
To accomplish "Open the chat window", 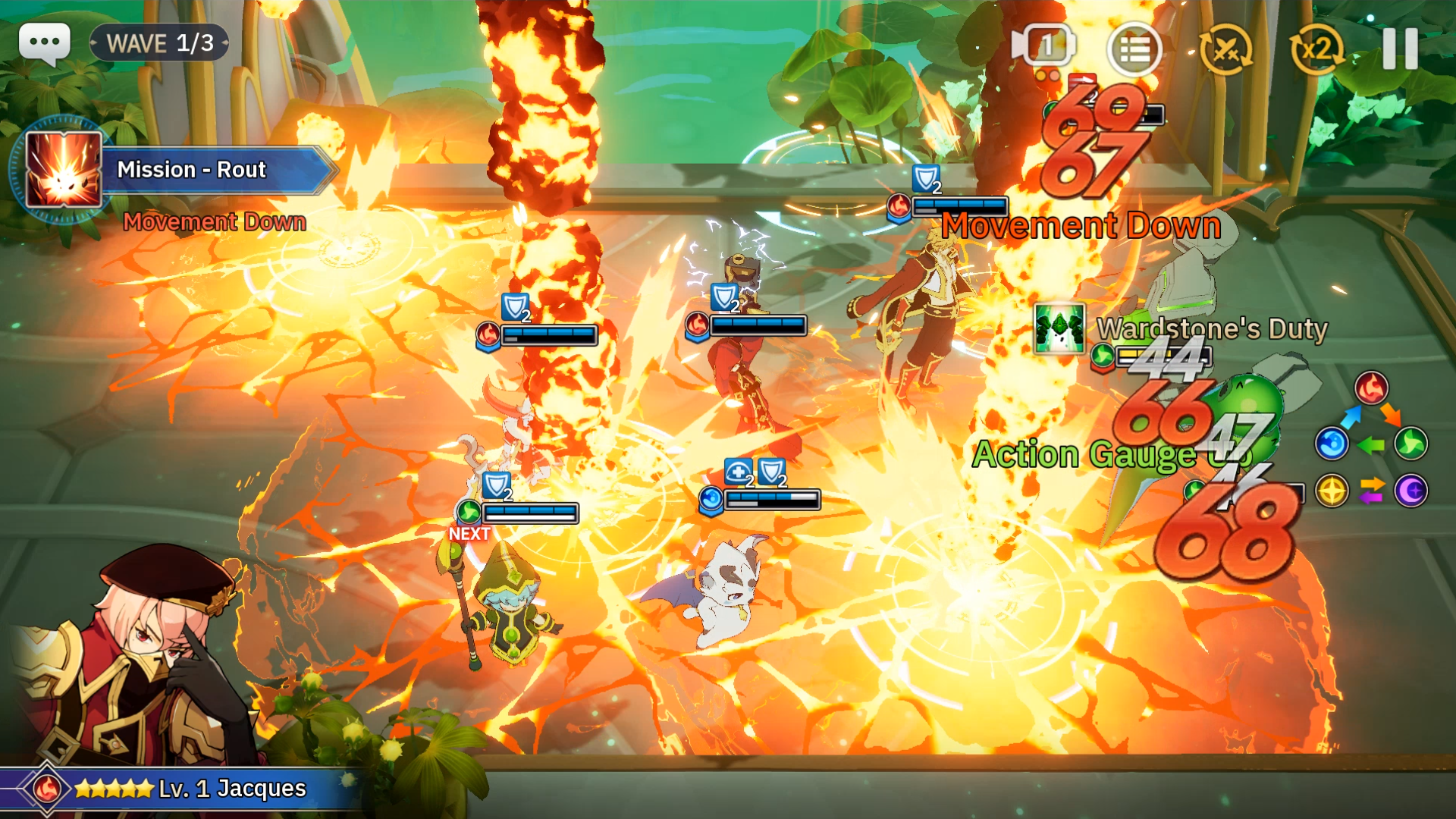I will click(44, 43).
